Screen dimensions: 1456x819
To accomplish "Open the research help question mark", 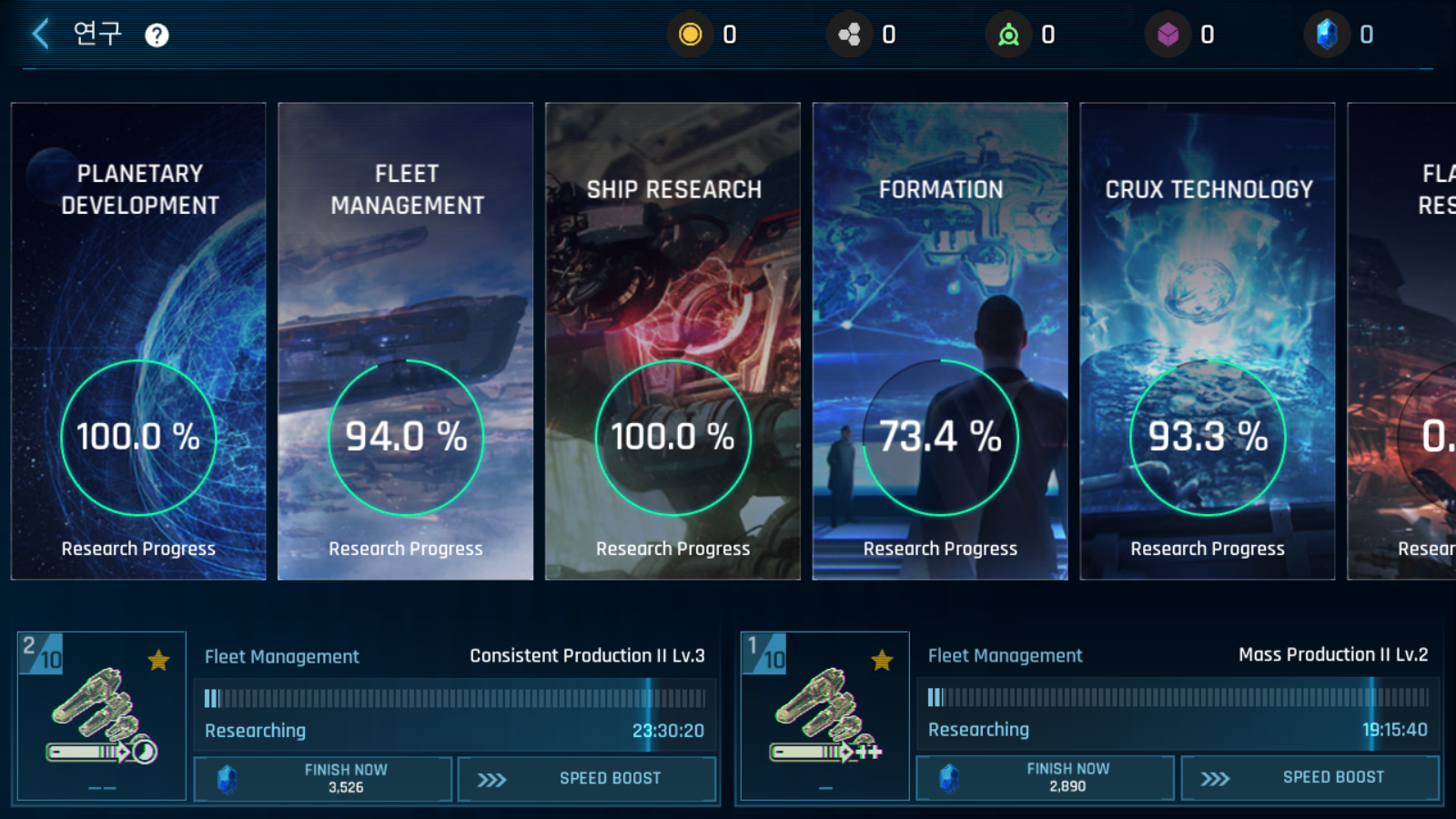I will point(157,35).
